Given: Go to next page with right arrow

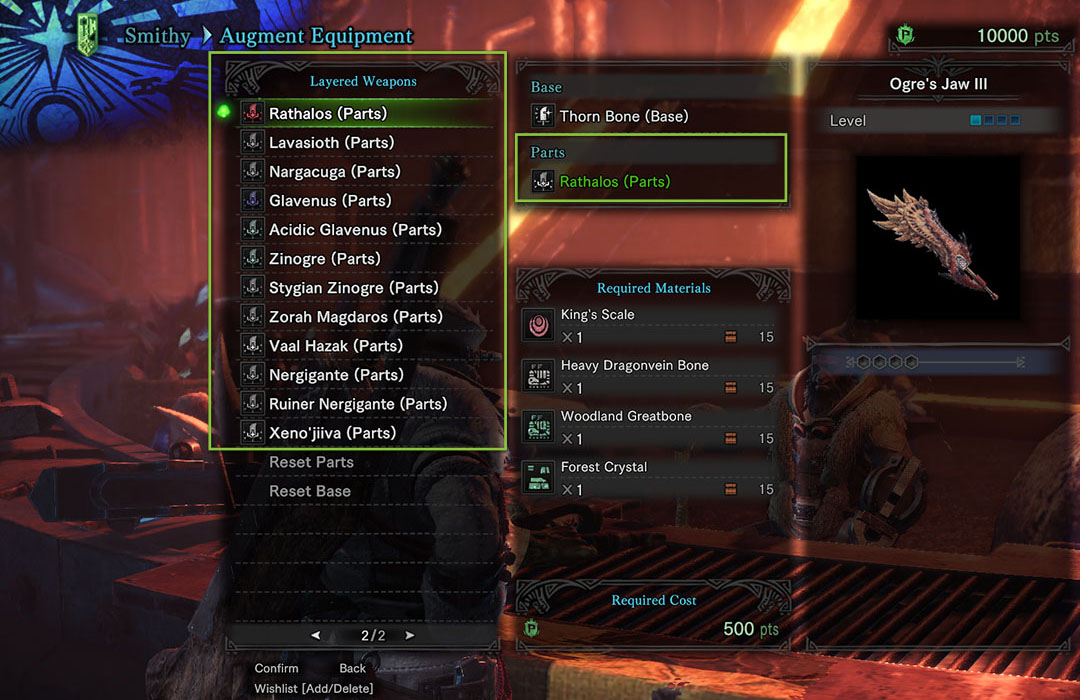Looking at the screenshot, I should 409,635.
